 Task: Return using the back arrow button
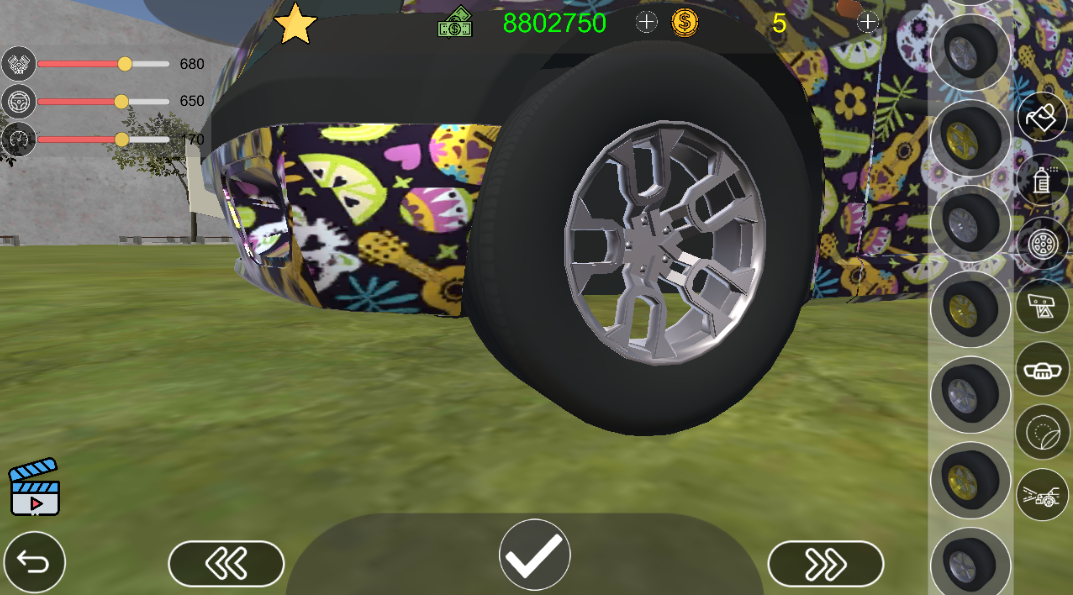[34, 562]
